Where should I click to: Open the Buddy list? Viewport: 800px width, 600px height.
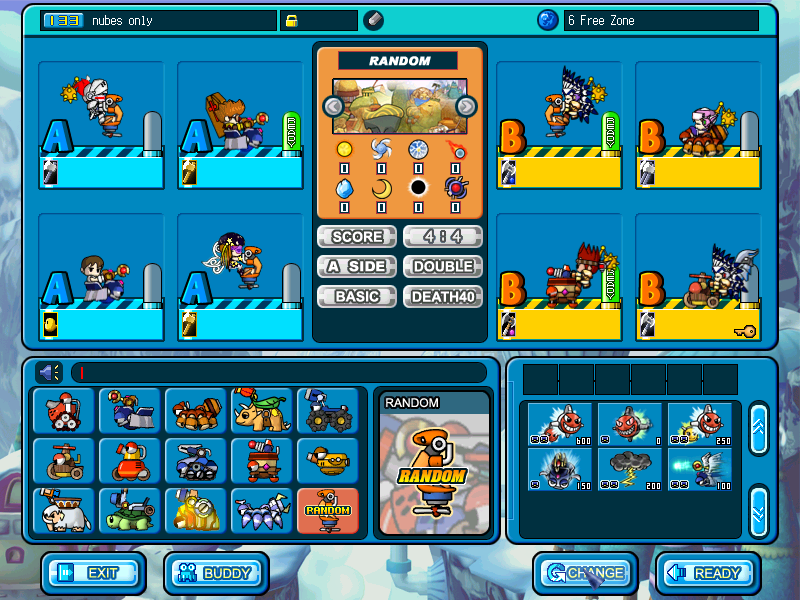[x=217, y=573]
